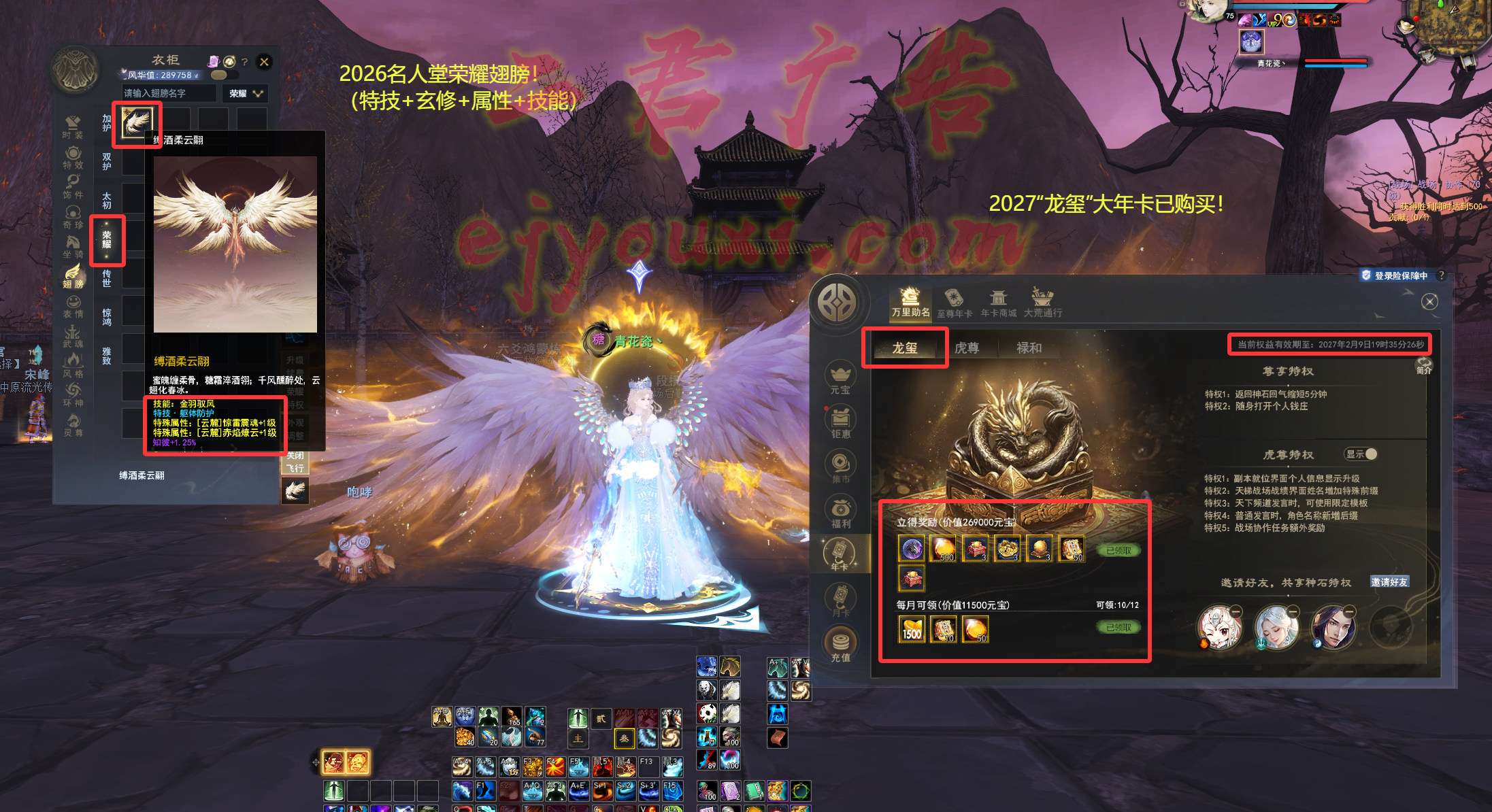This screenshot has height=812, width=1492.
Task: Click the 邀请好友 invite button
Action: tap(1389, 582)
